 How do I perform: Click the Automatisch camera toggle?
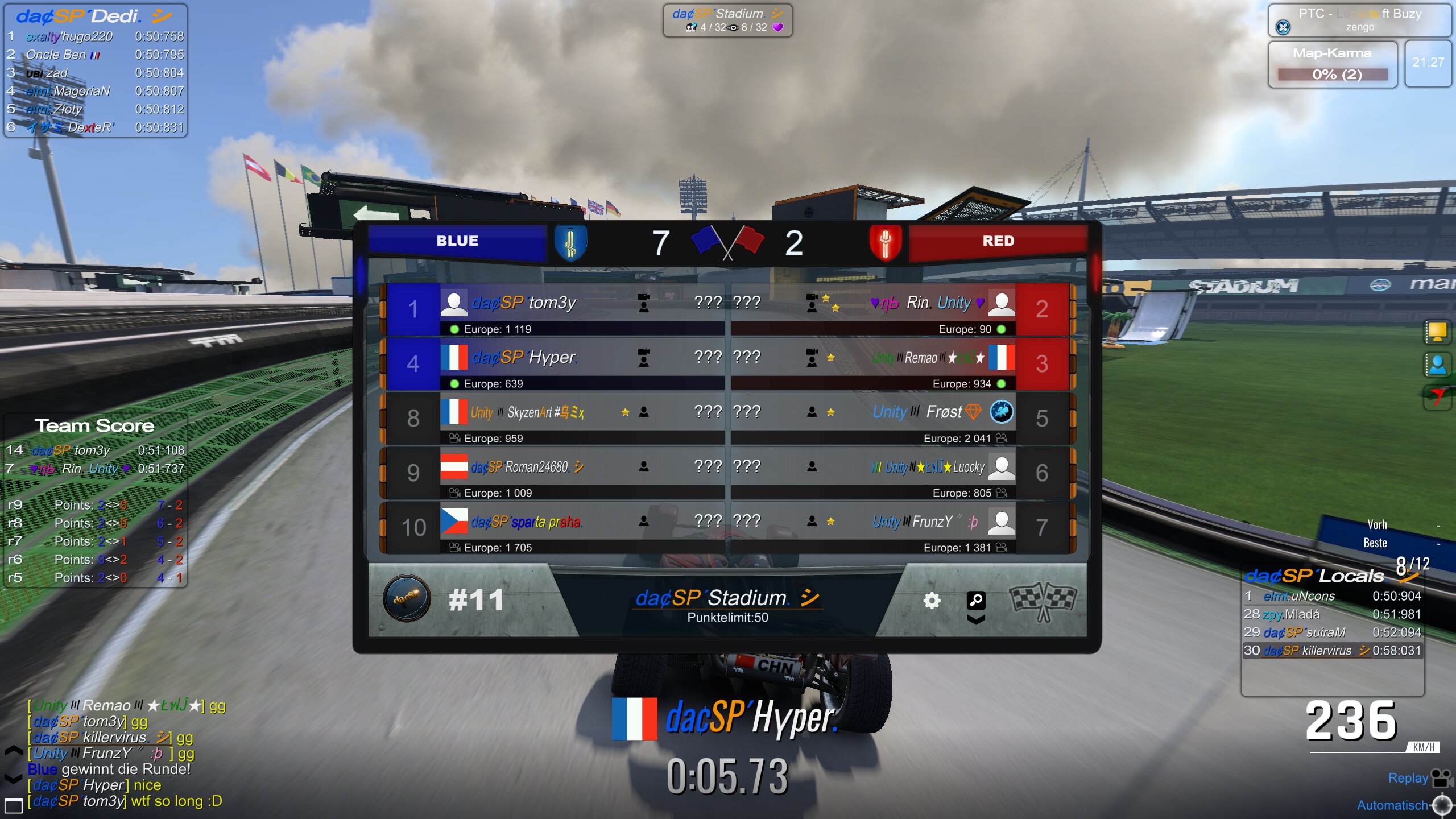click(x=1442, y=805)
